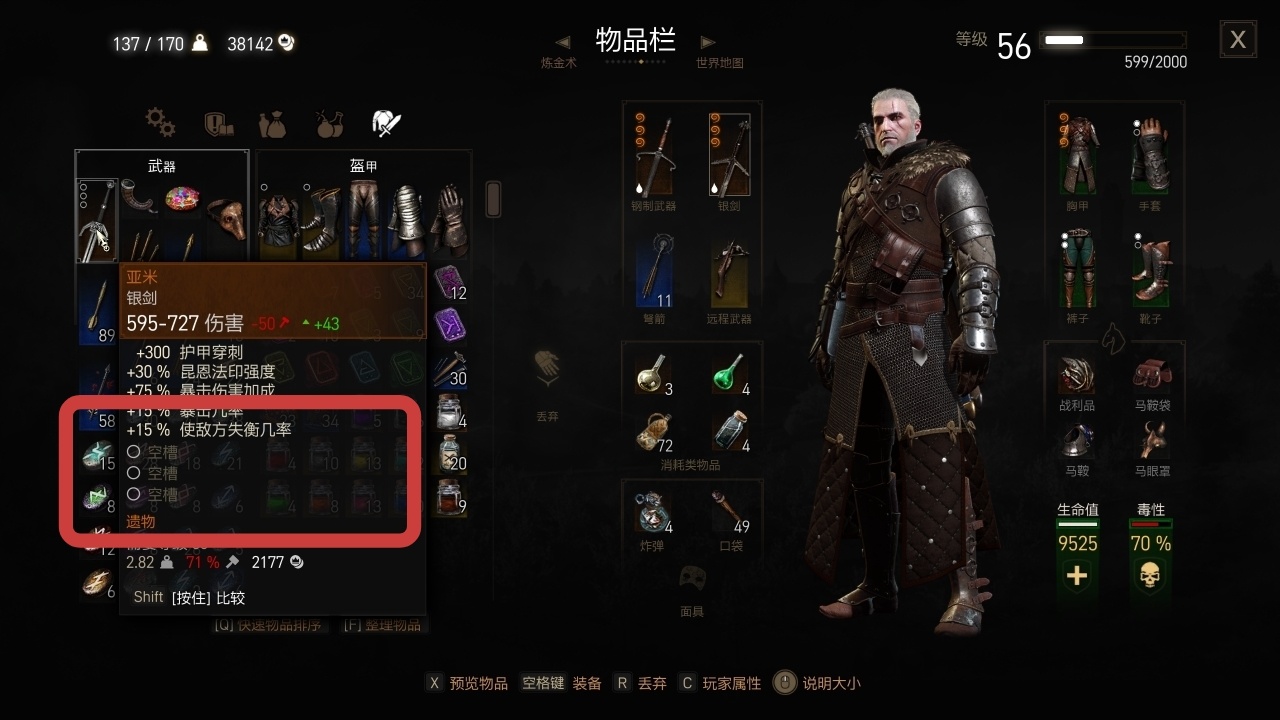1280x720 pixels.
Task: Select the weapons and armor filter icon
Action: [x=386, y=121]
